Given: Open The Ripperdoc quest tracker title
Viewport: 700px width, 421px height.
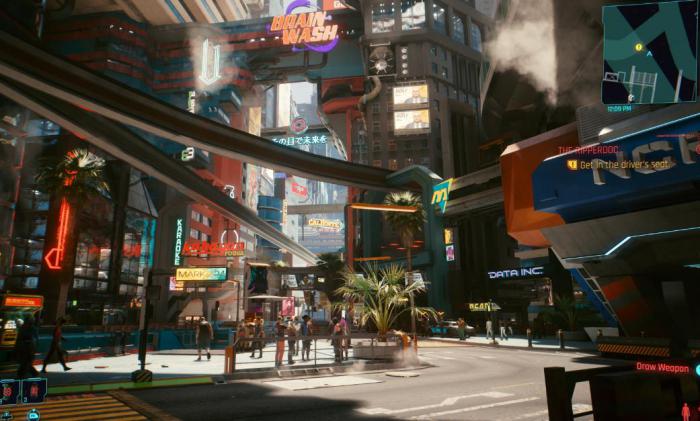Looking at the screenshot, I should coord(590,150).
